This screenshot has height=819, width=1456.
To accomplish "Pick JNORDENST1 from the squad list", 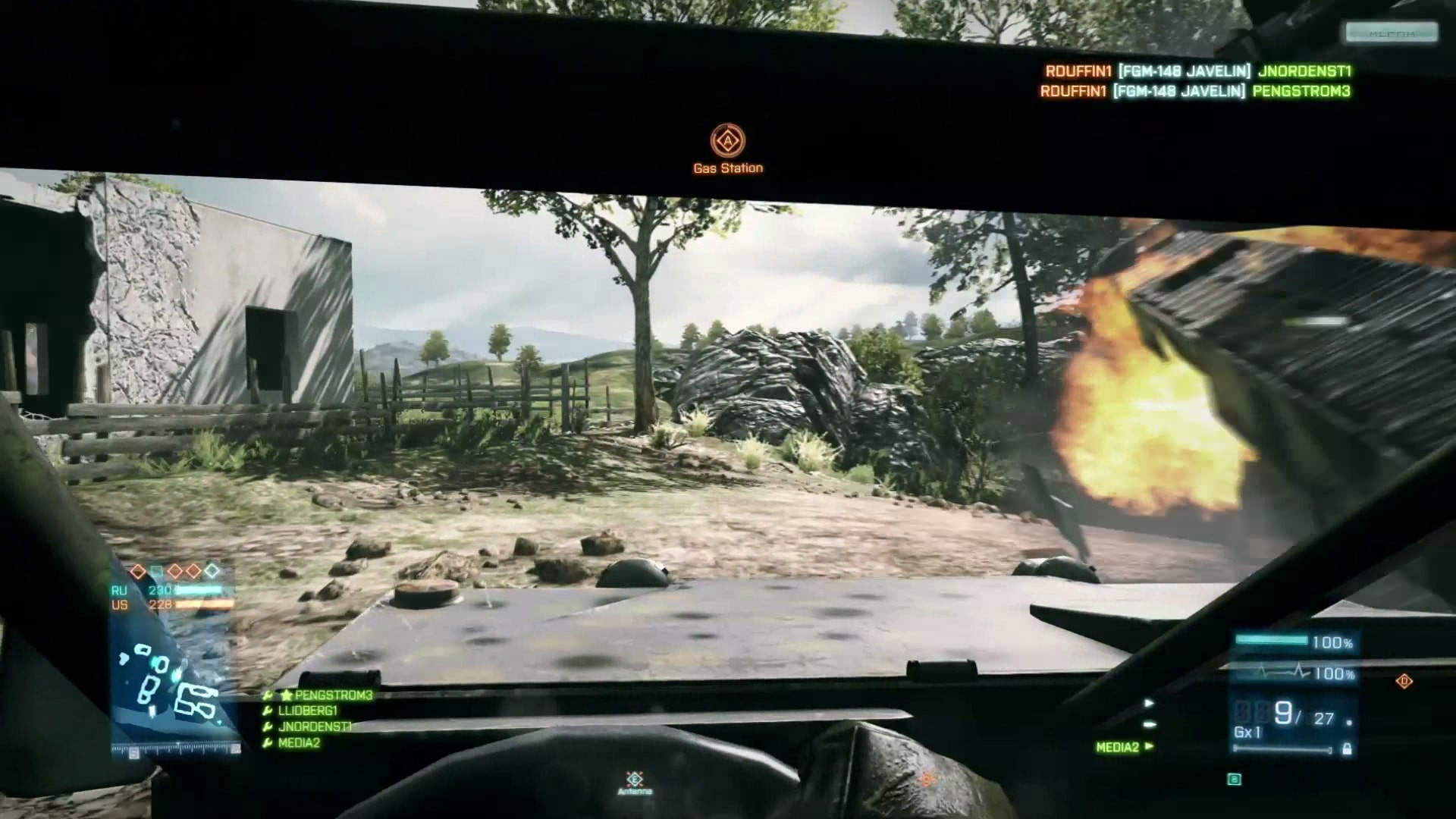I will coord(315,726).
